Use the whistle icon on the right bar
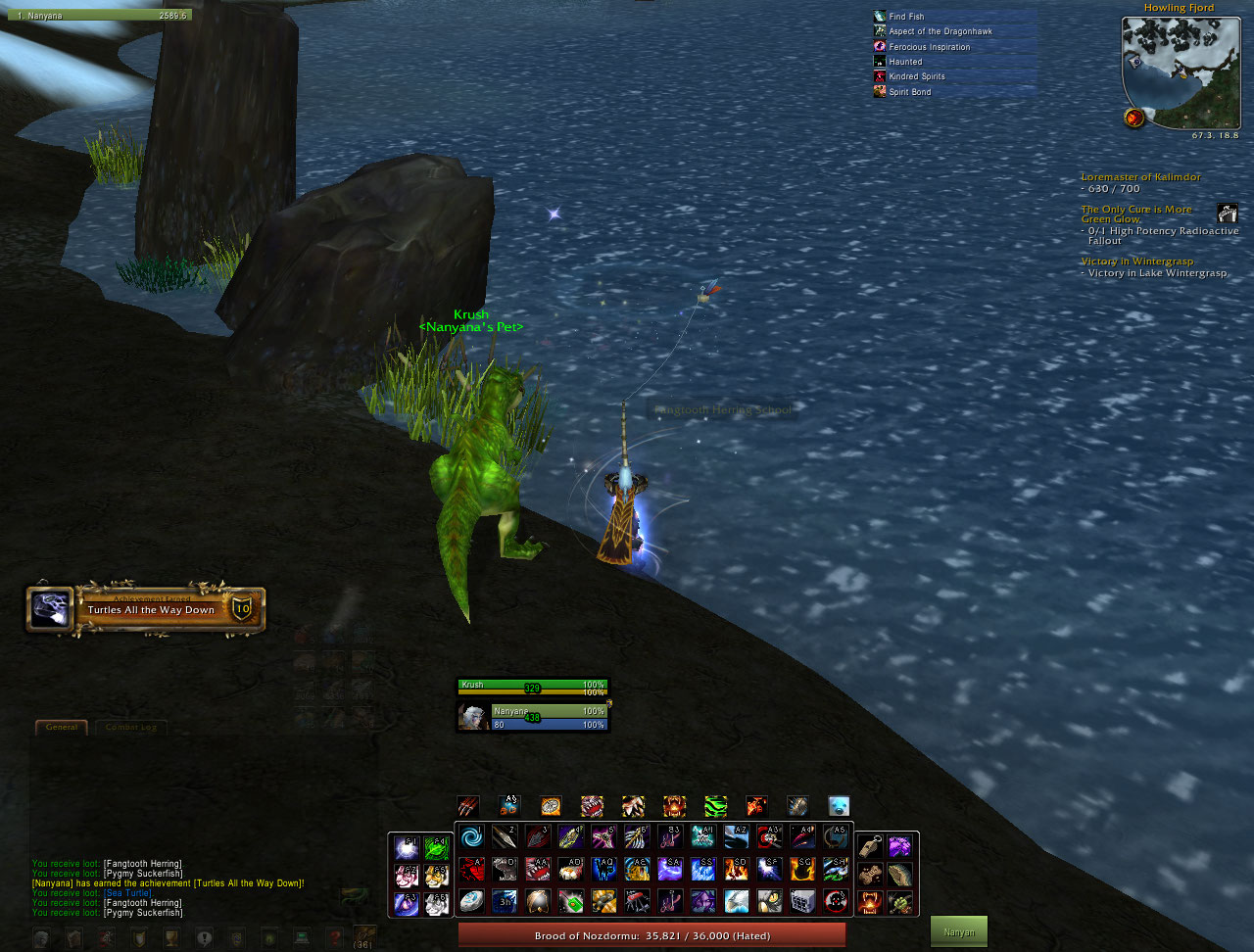The image size is (1254, 952). coord(867,845)
